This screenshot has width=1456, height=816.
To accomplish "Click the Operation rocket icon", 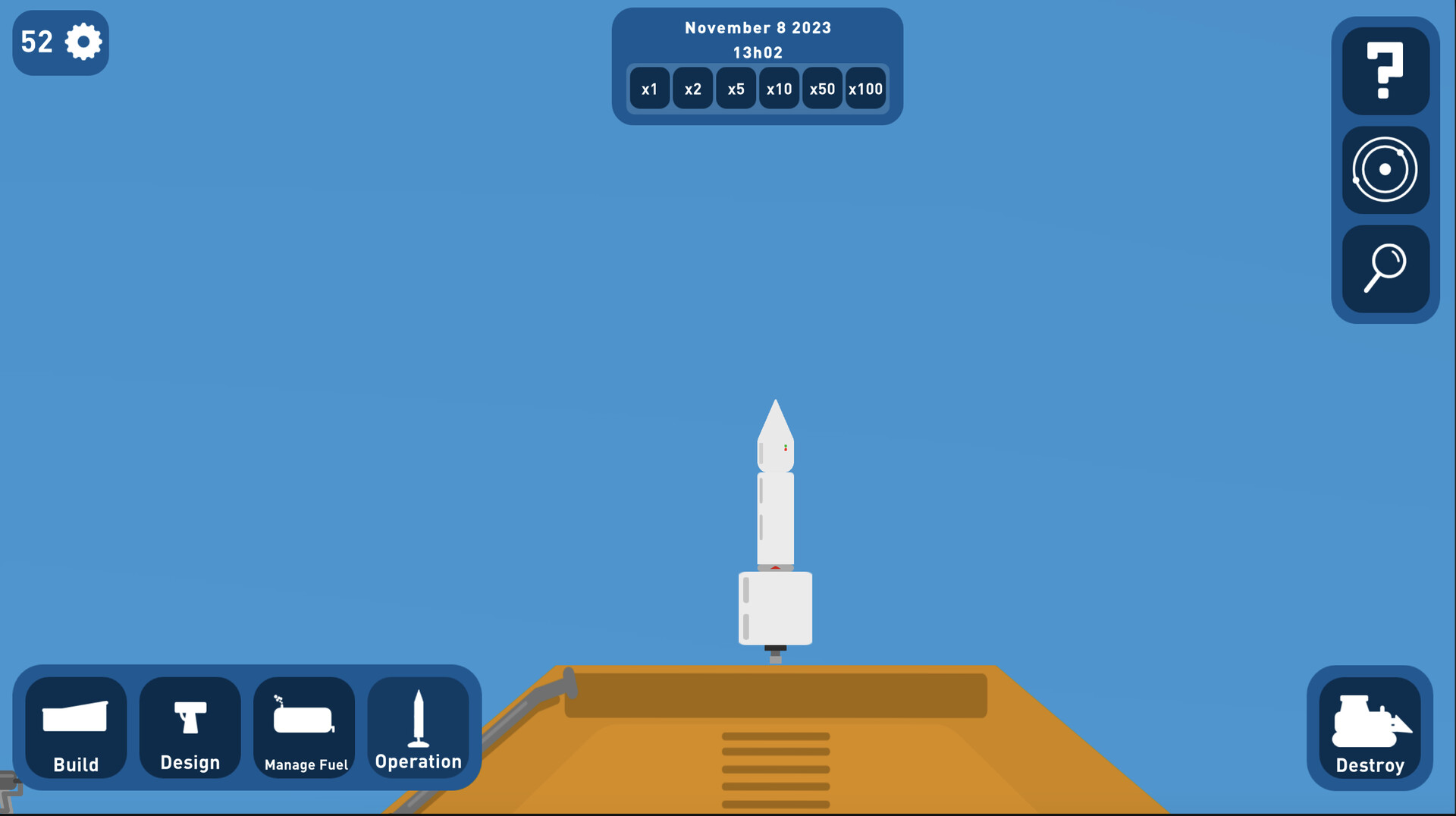I will pyautogui.click(x=419, y=717).
